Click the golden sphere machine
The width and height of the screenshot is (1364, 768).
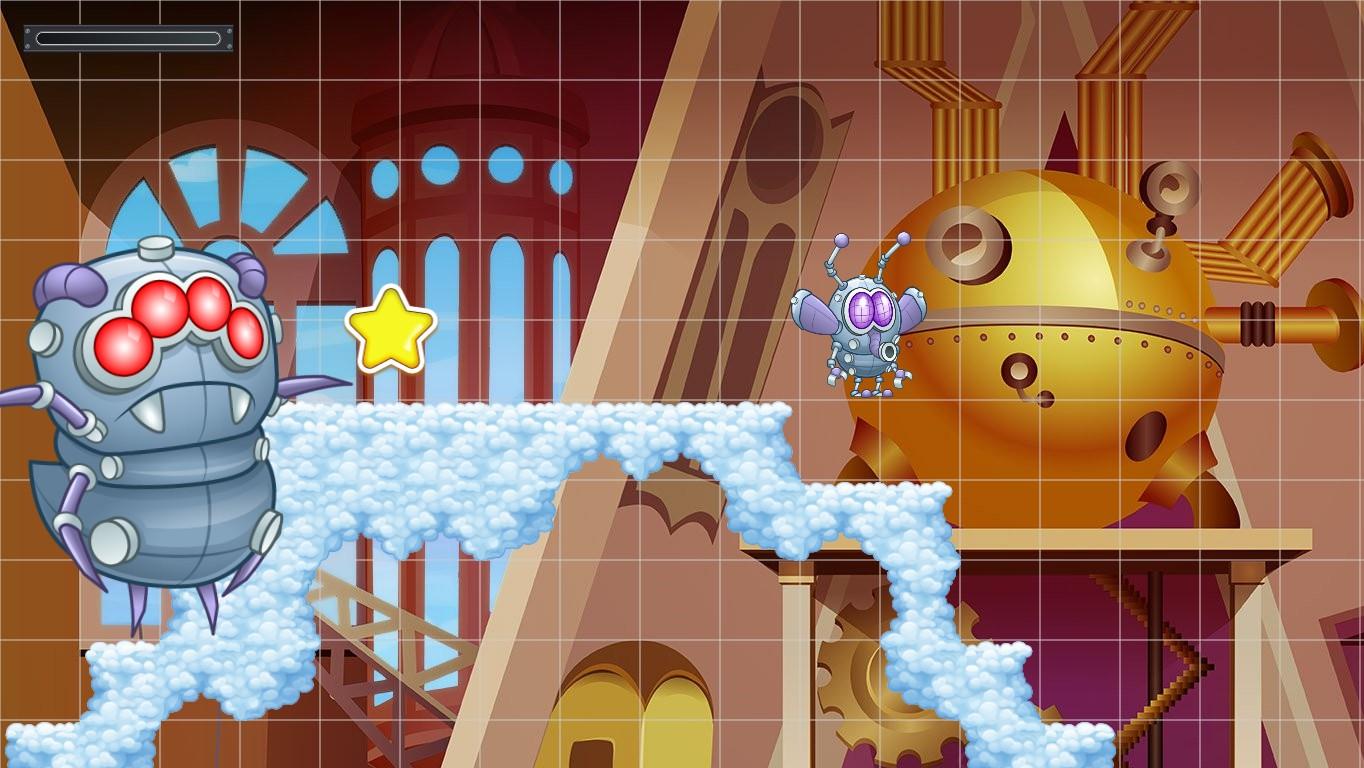pos(1060,320)
